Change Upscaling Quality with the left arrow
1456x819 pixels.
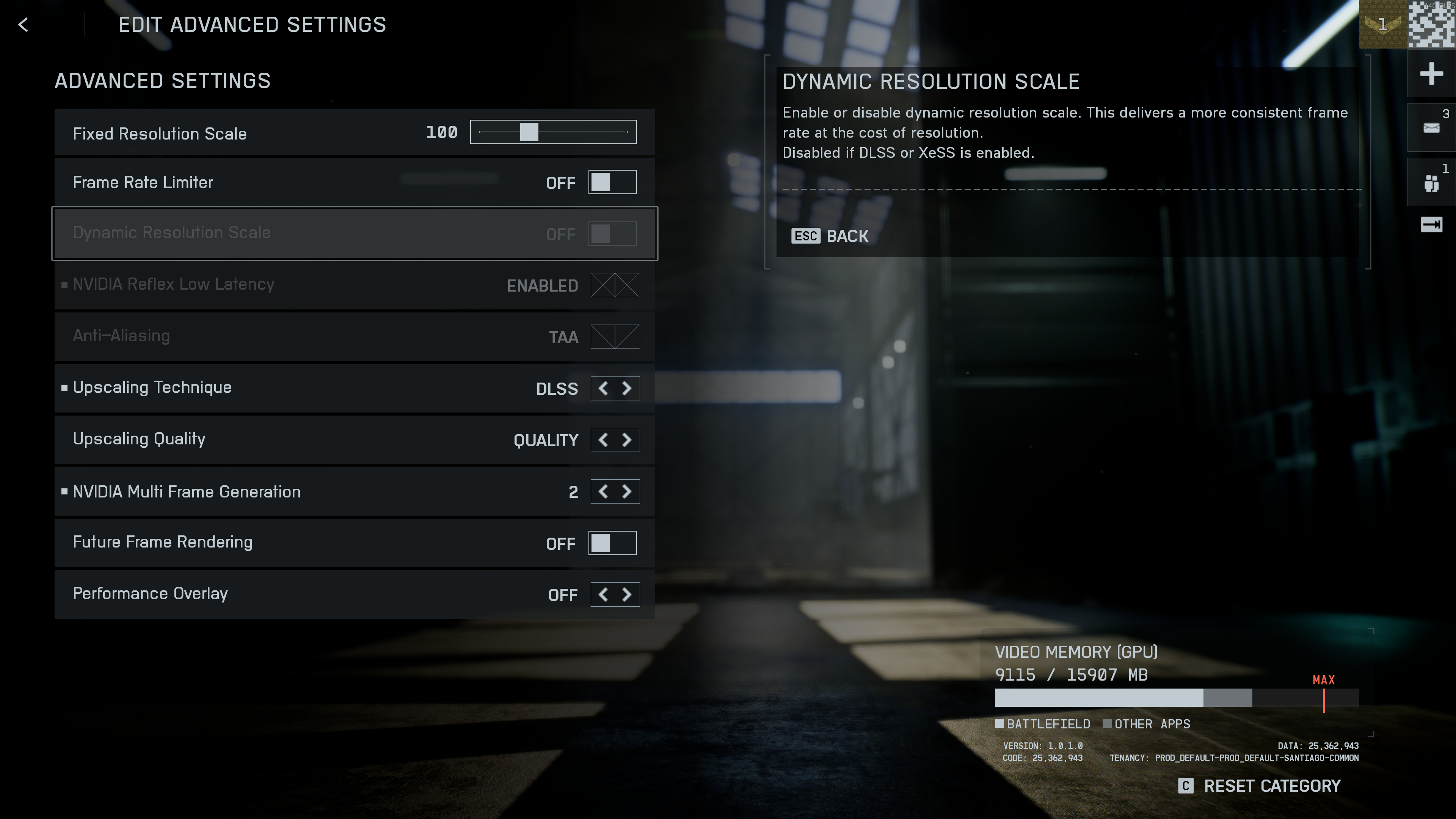click(x=602, y=440)
